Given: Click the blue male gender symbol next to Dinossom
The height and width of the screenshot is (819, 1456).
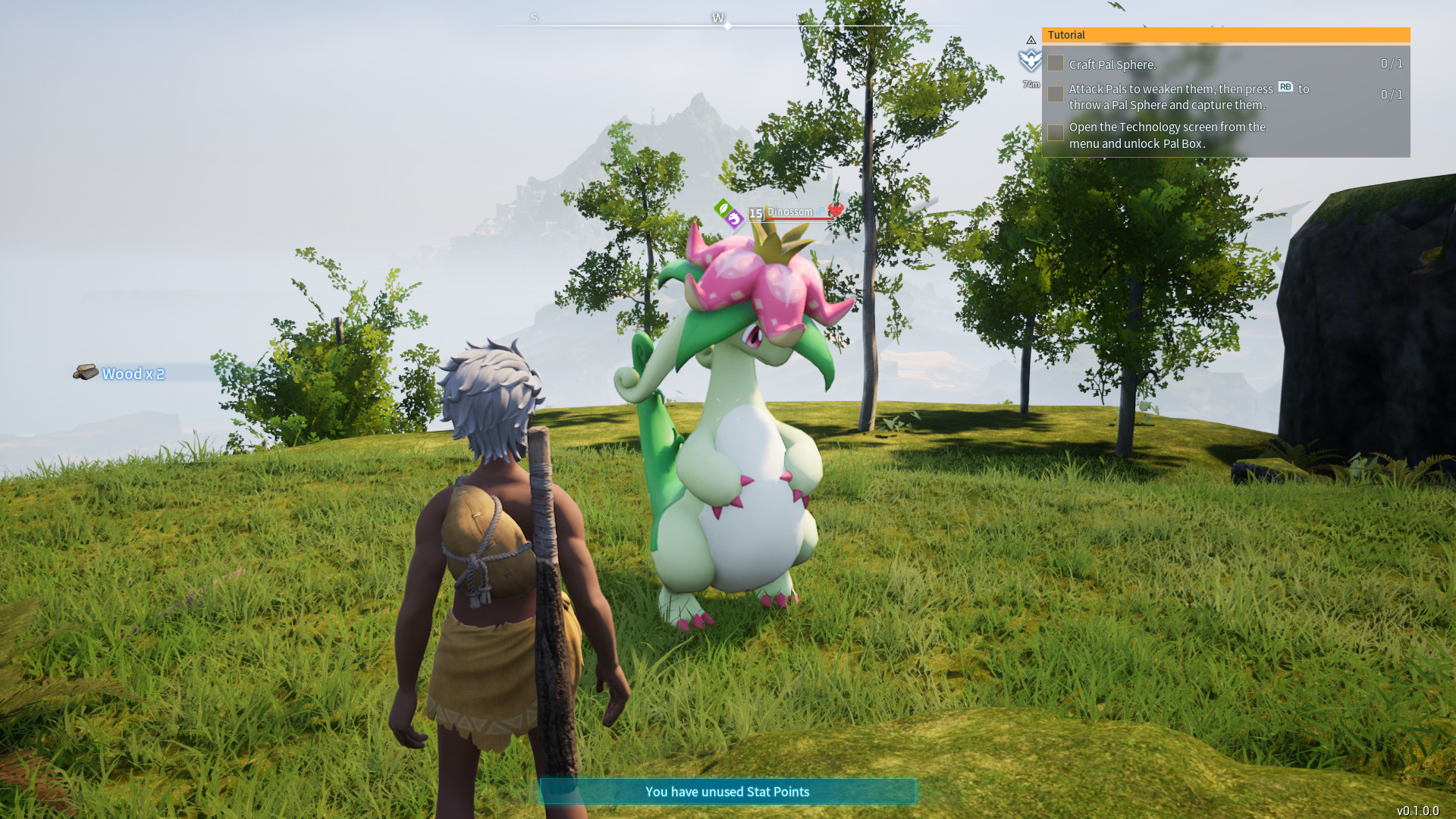Looking at the screenshot, I should click(820, 212).
